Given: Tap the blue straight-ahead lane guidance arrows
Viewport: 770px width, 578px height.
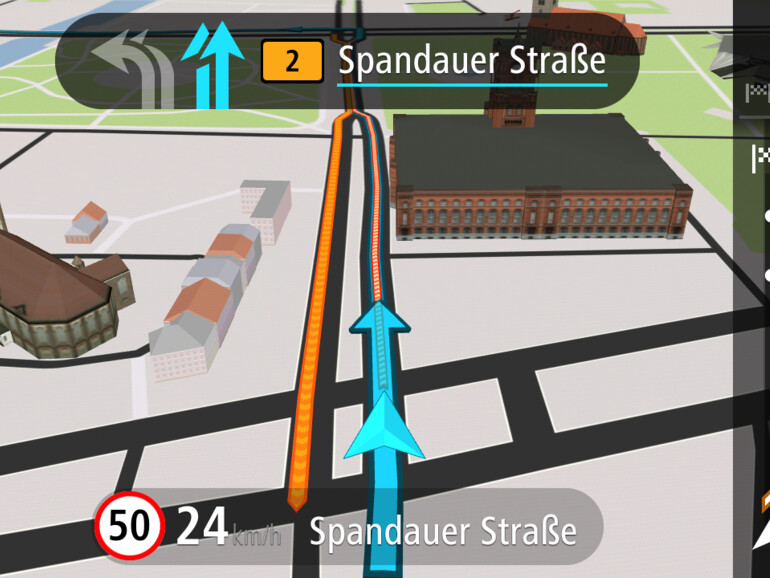Looking at the screenshot, I should pyautogui.click(x=213, y=64).
